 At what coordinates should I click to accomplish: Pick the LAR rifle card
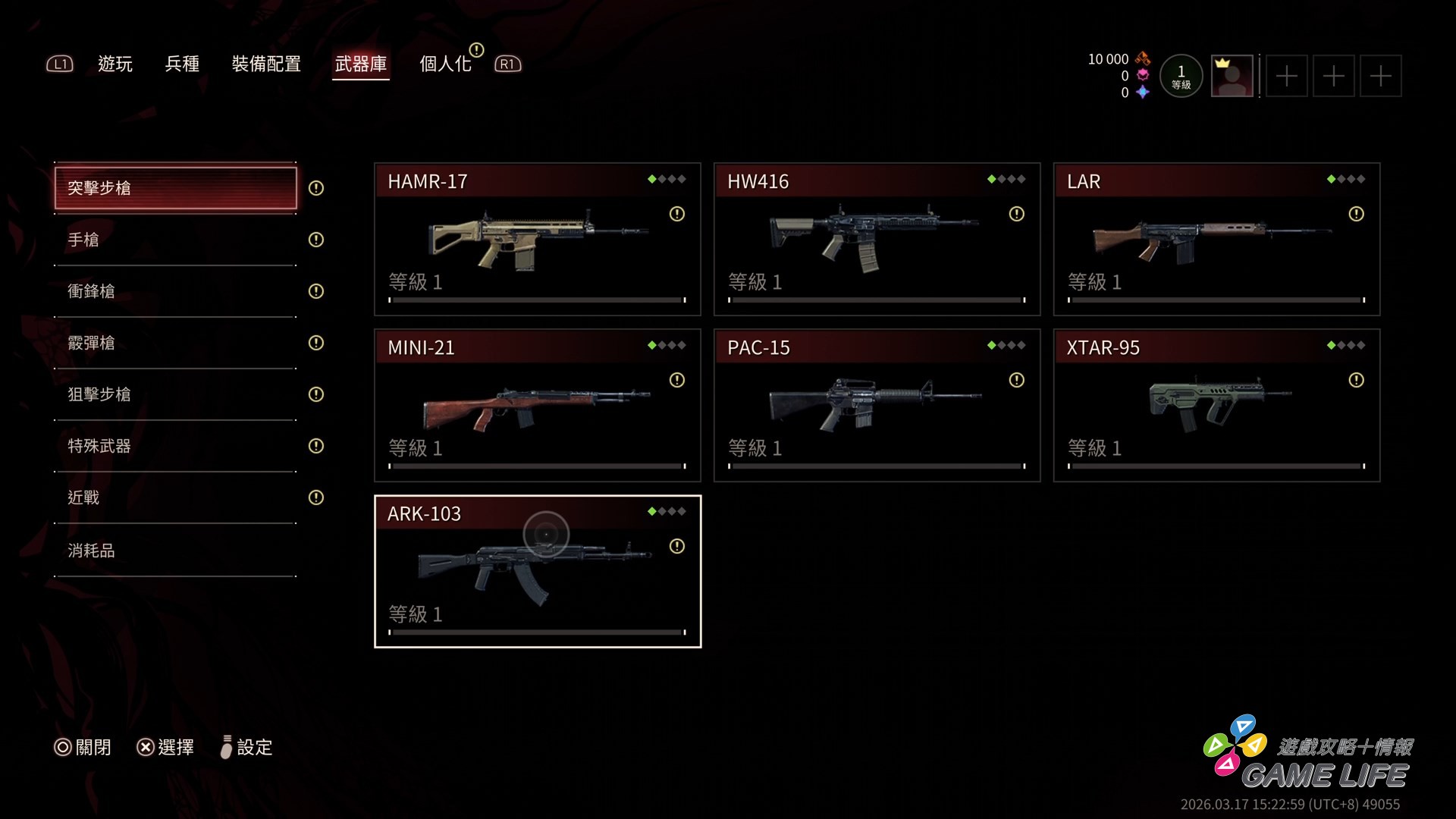(1217, 240)
